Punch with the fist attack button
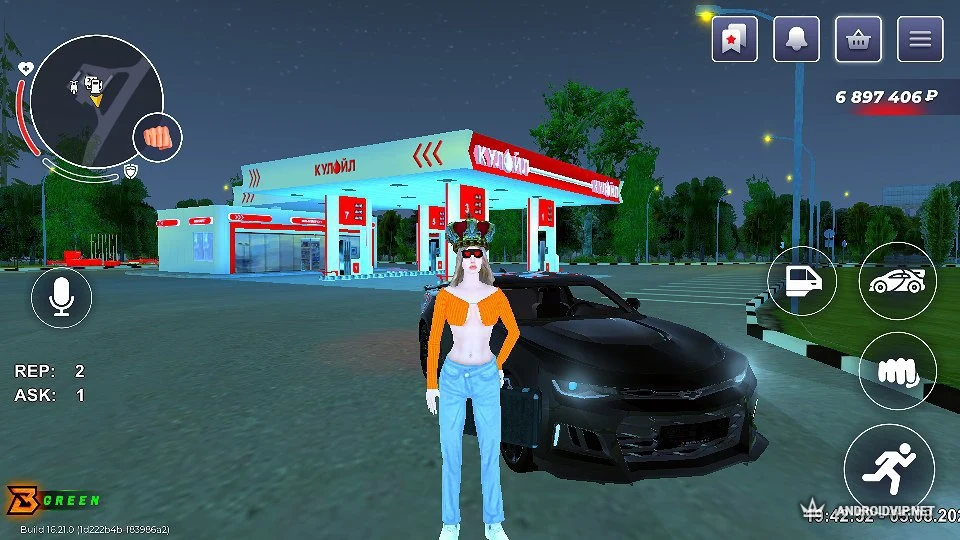The image size is (960, 540). pos(897,372)
